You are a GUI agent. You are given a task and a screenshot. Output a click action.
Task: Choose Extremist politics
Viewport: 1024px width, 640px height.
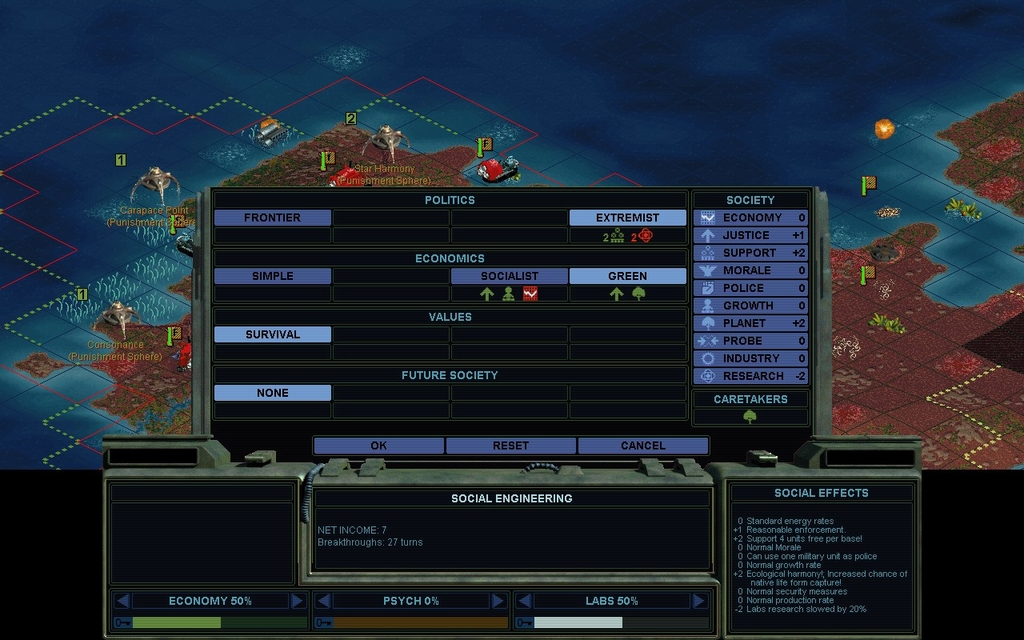[x=627, y=218]
